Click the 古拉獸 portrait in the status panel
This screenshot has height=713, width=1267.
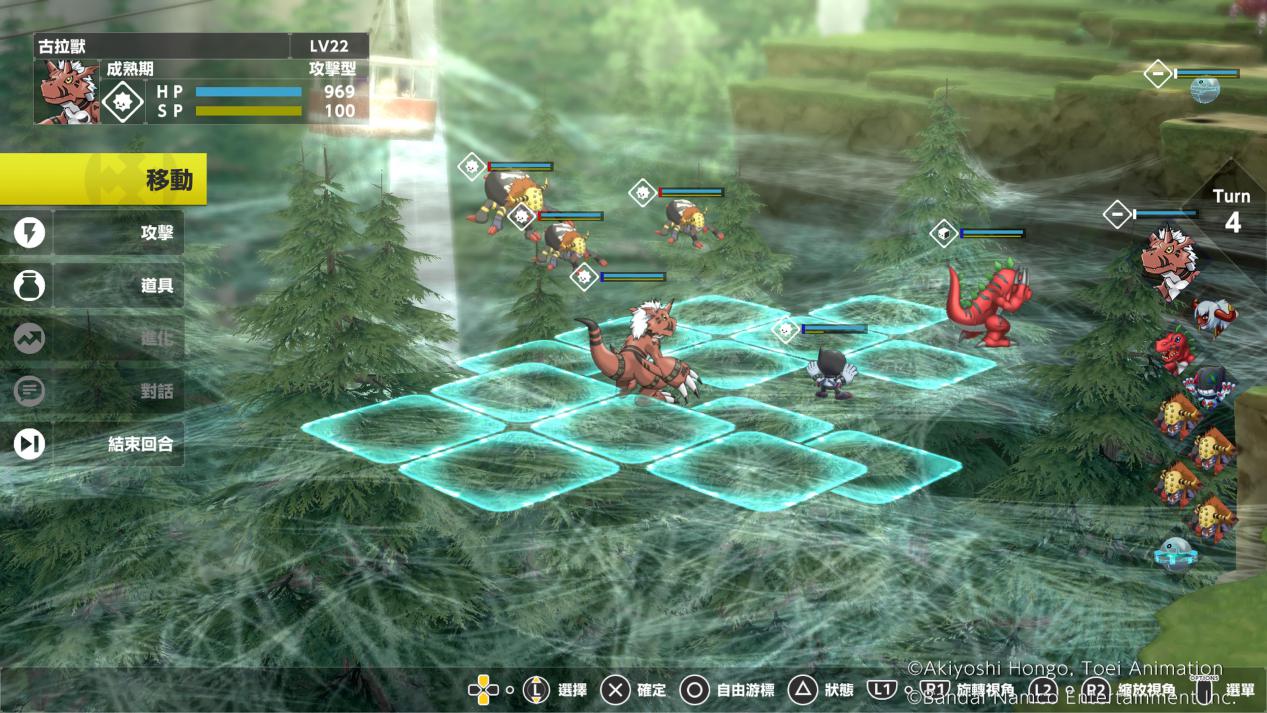68,92
